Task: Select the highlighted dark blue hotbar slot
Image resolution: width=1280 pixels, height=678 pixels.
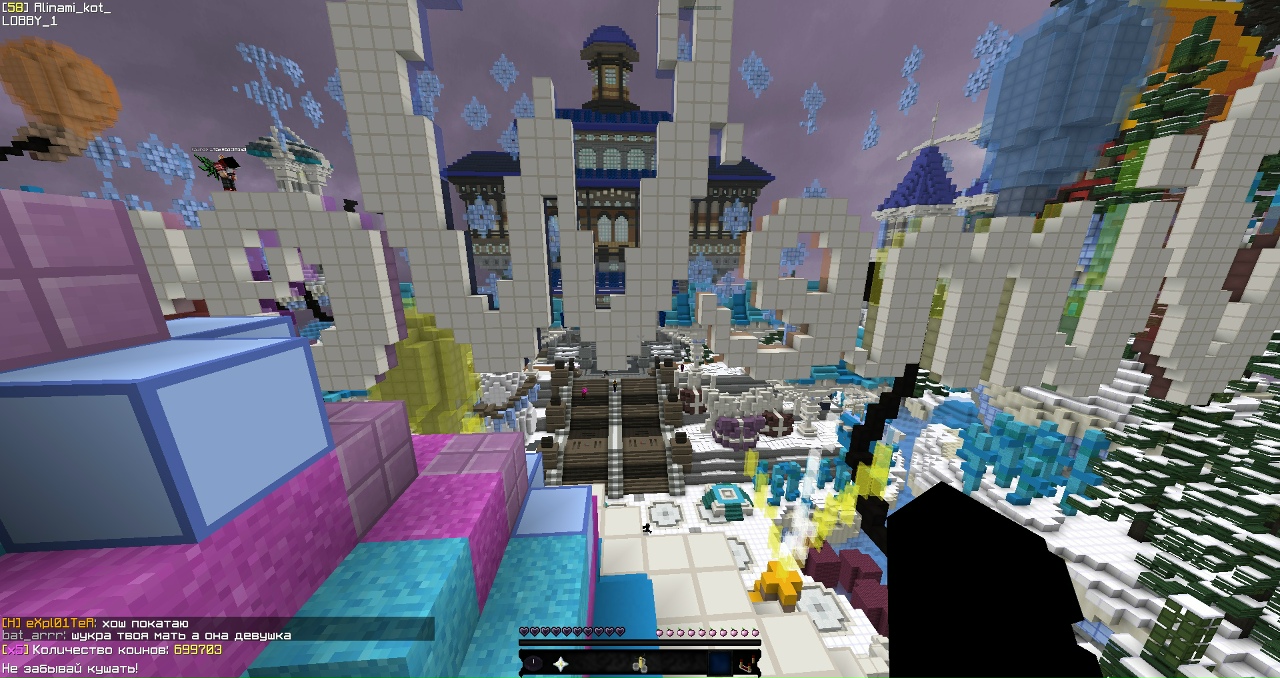Action: pyautogui.click(x=719, y=663)
